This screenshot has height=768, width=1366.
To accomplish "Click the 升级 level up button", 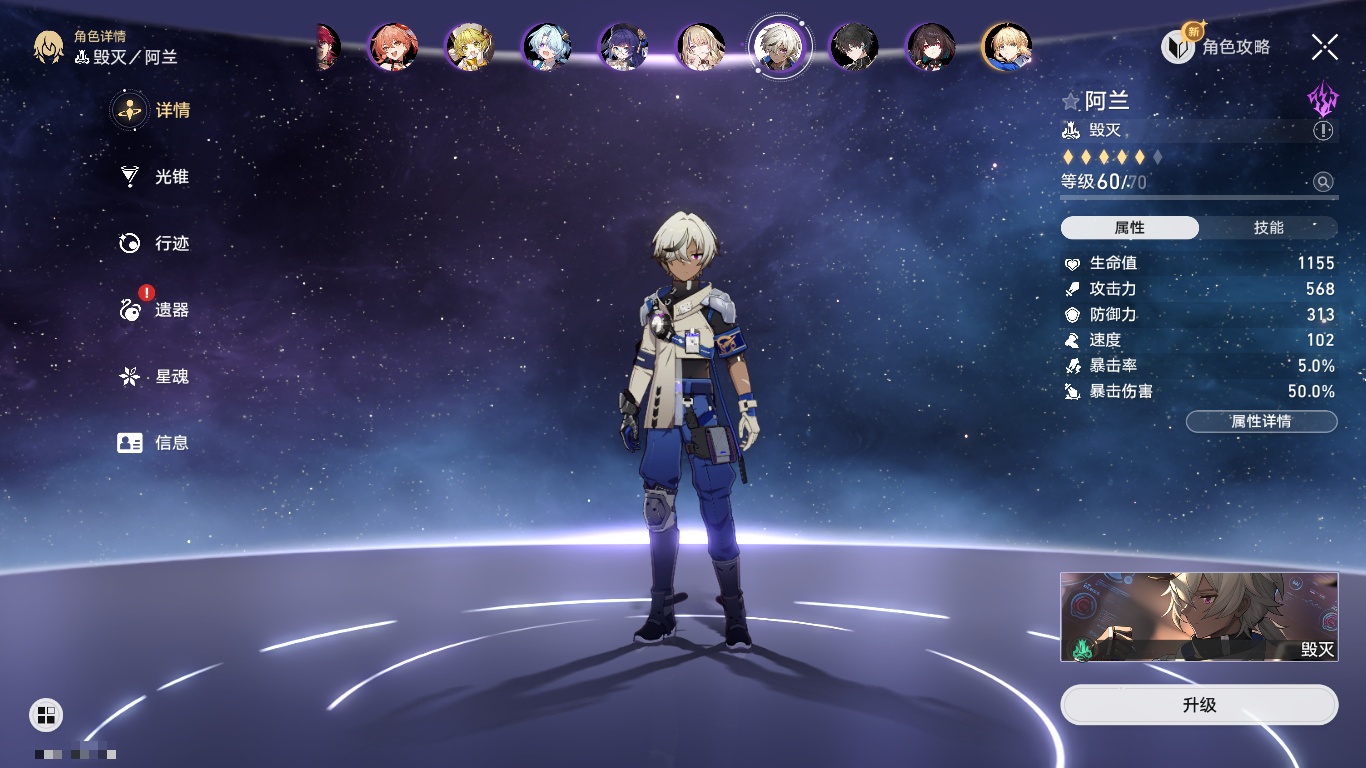I will coord(1199,705).
